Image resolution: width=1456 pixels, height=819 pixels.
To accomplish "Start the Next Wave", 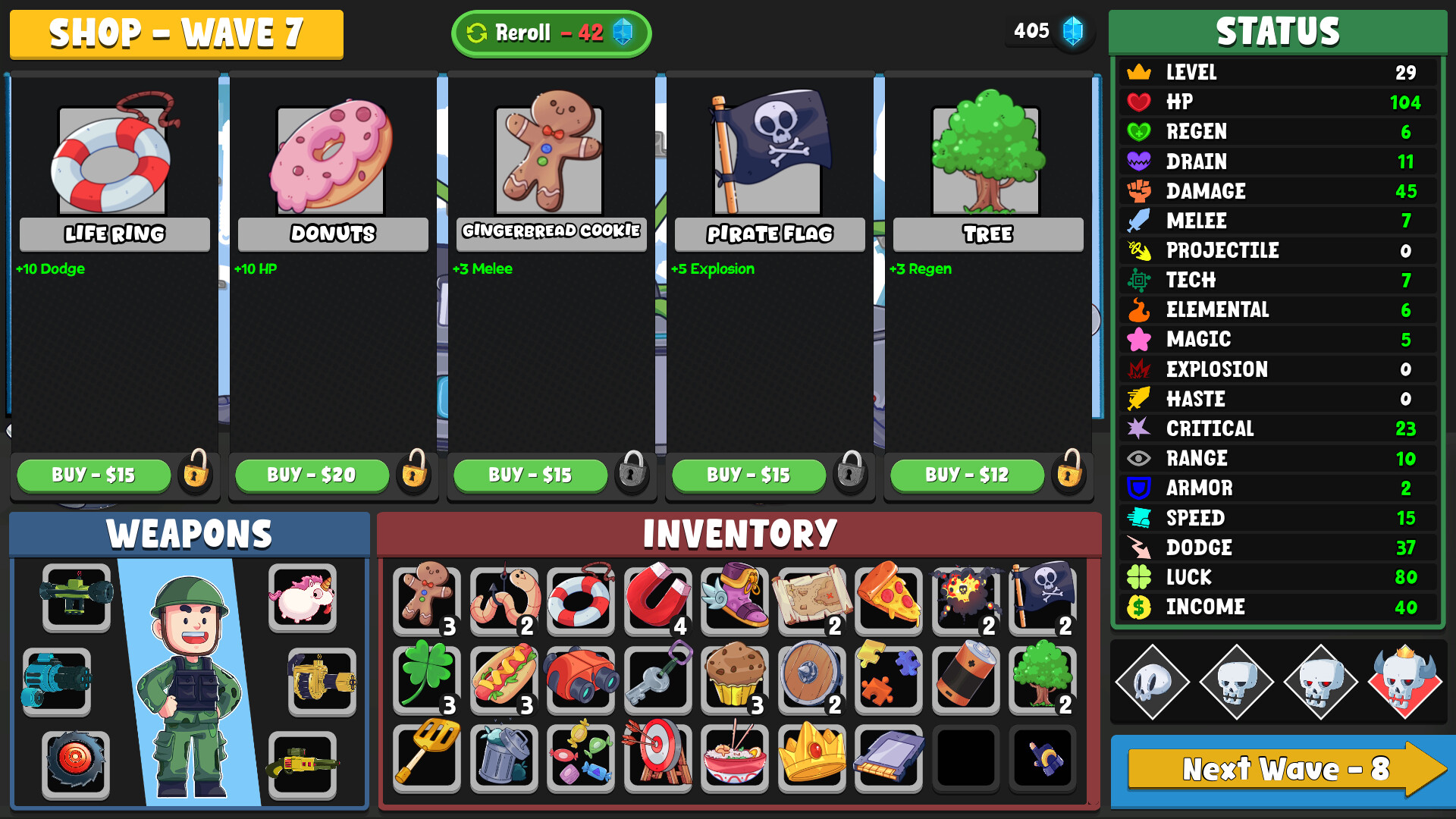I will [1283, 770].
